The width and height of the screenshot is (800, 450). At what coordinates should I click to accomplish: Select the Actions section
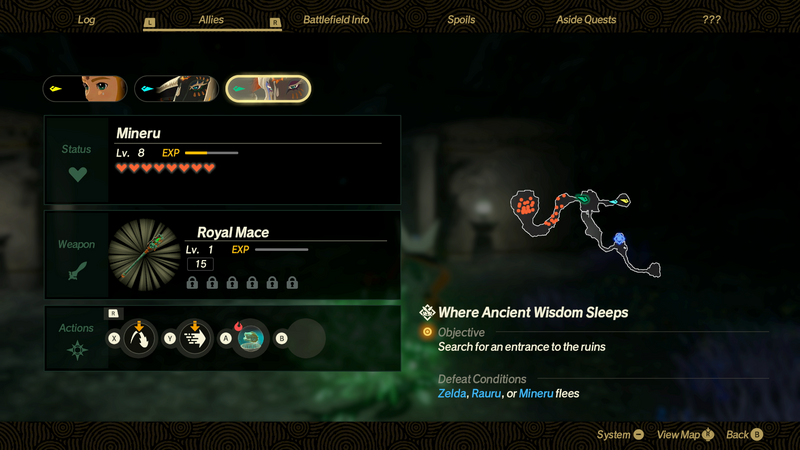pyautogui.click(x=77, y=339)
